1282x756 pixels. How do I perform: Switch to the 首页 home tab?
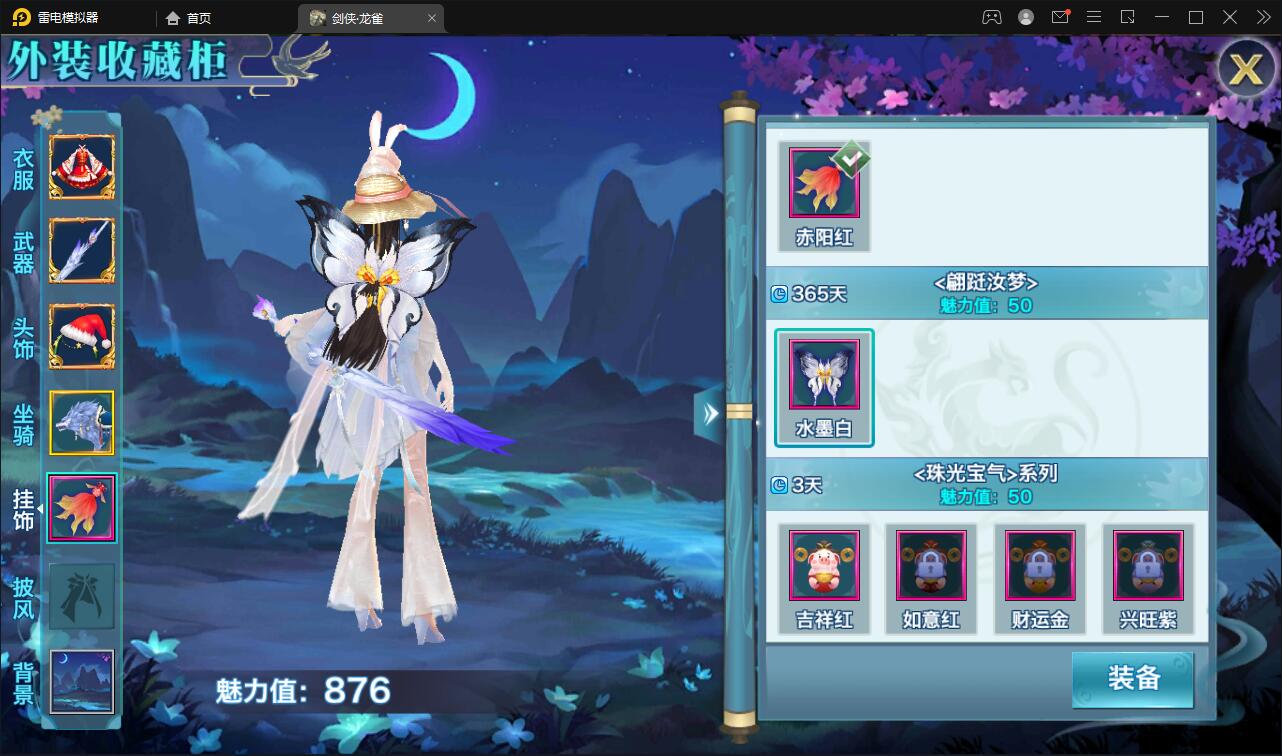click(x=189, y=17)
